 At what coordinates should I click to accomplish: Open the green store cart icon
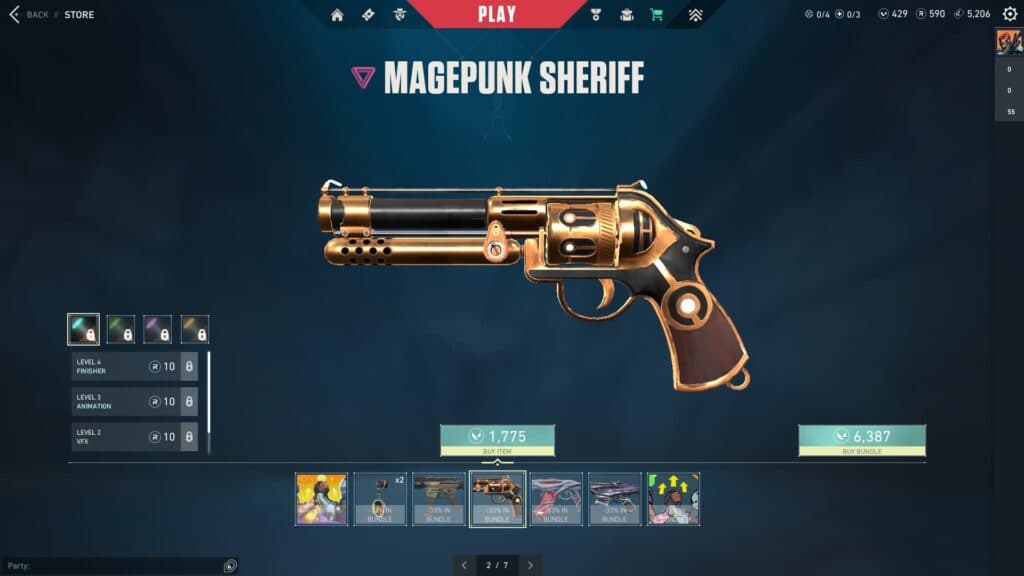click(x=656, y=15)
